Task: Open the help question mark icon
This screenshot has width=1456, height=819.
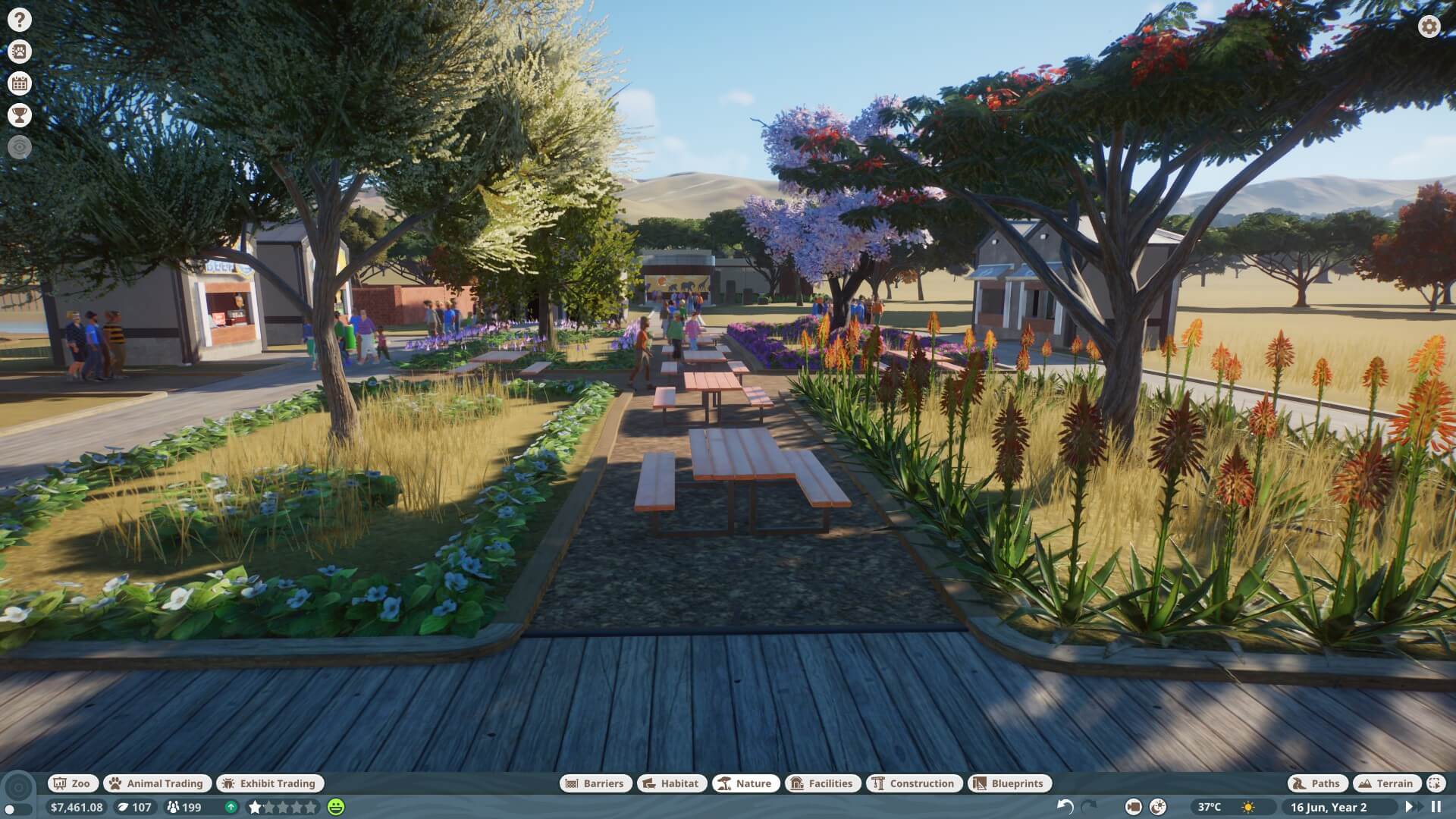Action: click(20, 20)
